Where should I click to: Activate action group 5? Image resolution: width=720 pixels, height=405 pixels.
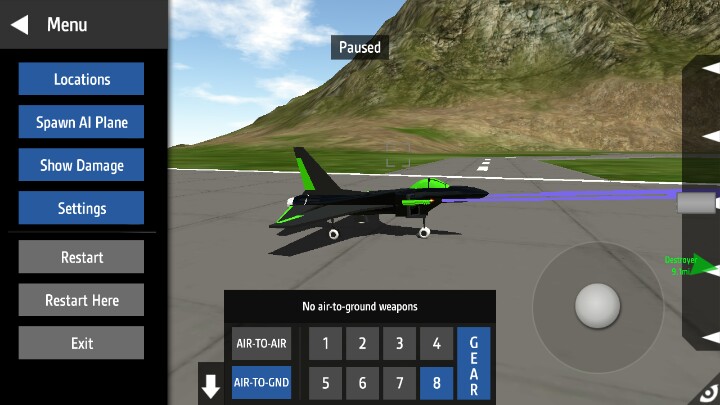(325, 382)
